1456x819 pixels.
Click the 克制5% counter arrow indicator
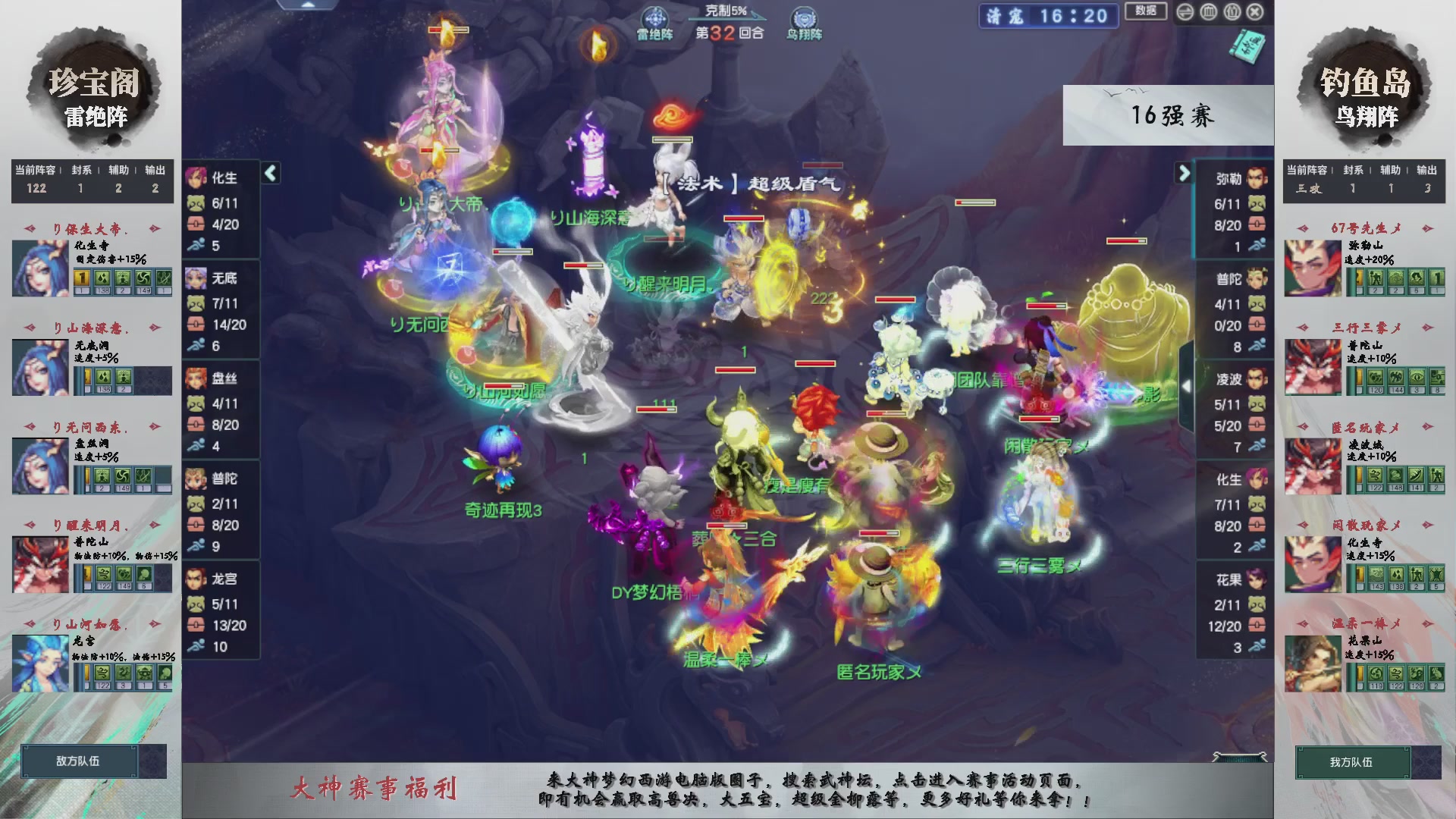click(728, 10)
